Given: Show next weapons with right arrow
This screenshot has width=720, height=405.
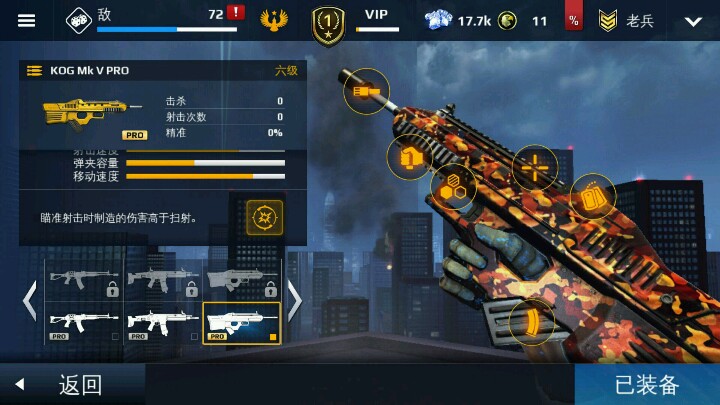Looking at the screenshot, I should [x=295, y=300].
